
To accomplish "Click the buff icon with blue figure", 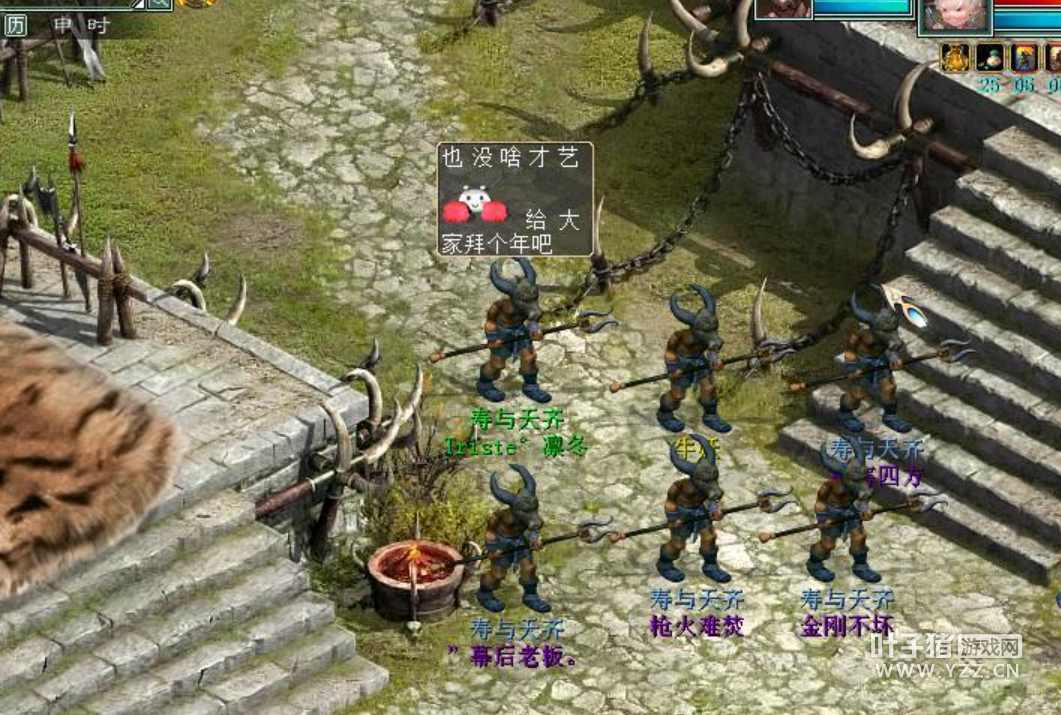I will point(1024,58).
